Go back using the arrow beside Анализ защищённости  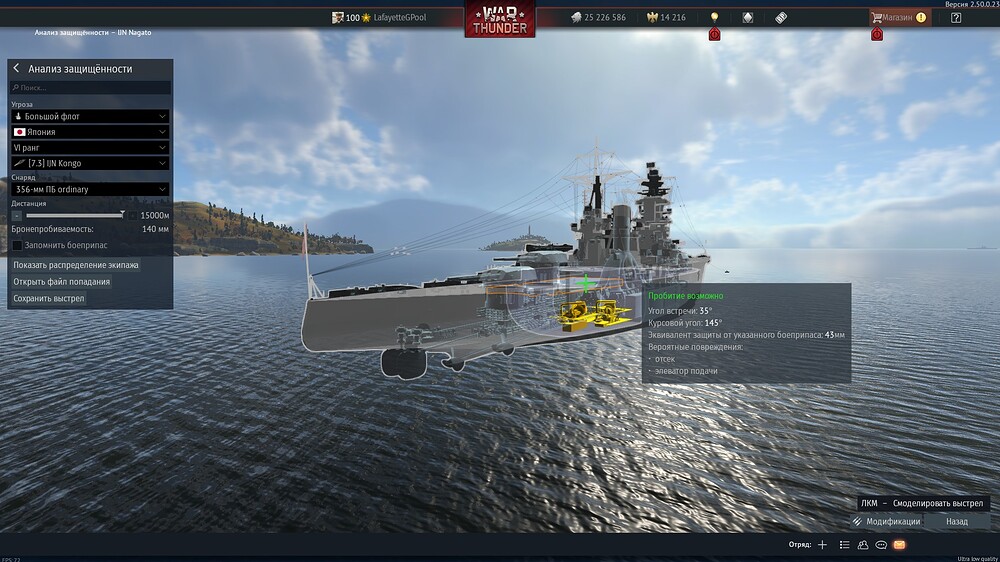point(17,69)
